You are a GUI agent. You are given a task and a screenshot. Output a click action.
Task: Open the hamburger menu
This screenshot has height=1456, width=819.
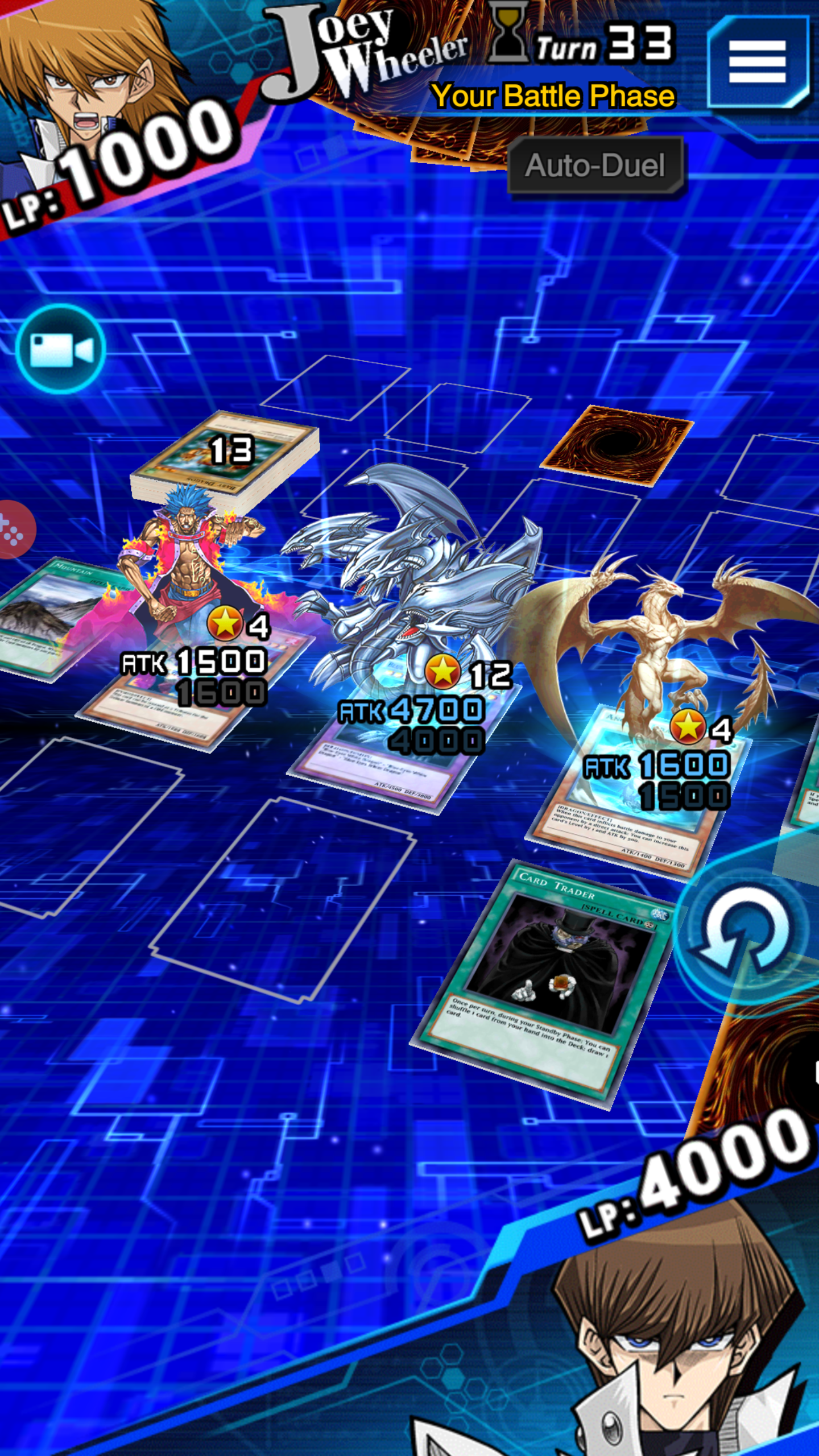[757, 61]
